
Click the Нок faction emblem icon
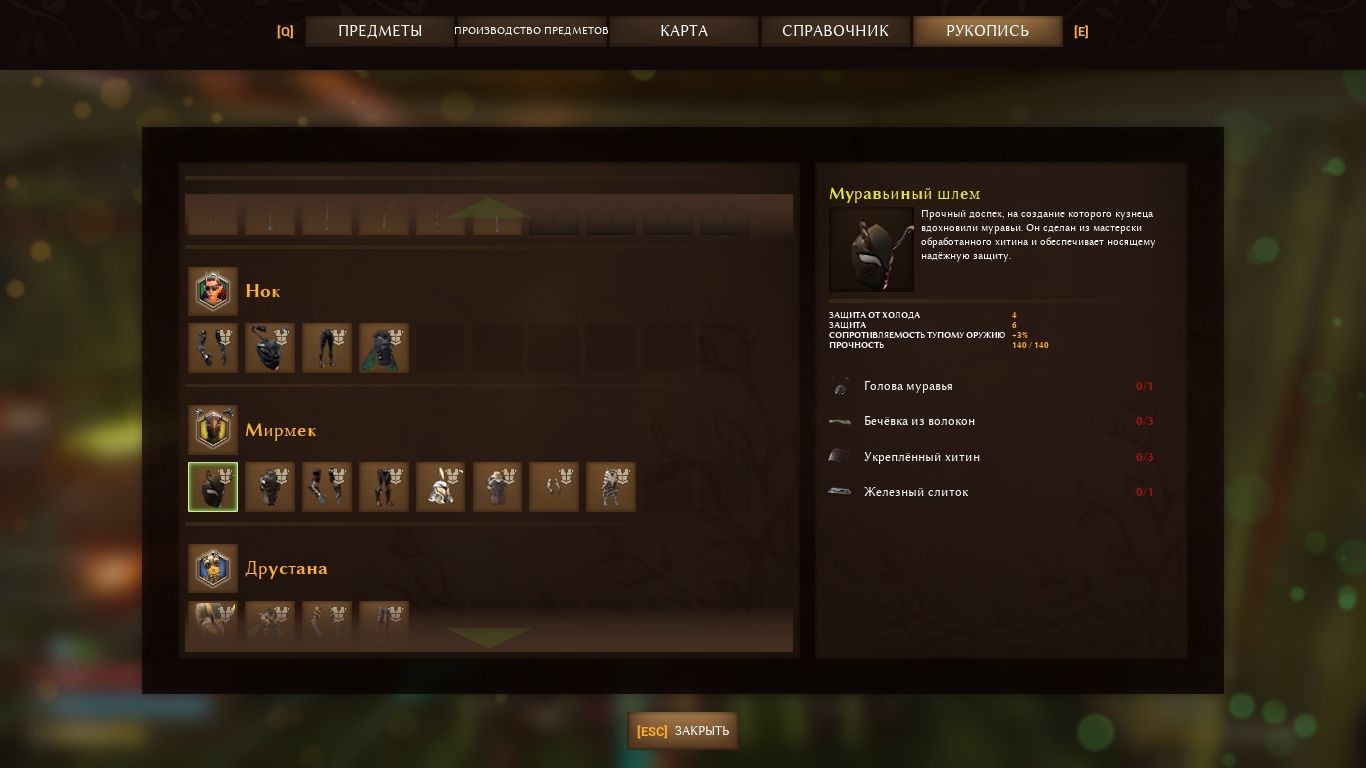click(213, 291)
